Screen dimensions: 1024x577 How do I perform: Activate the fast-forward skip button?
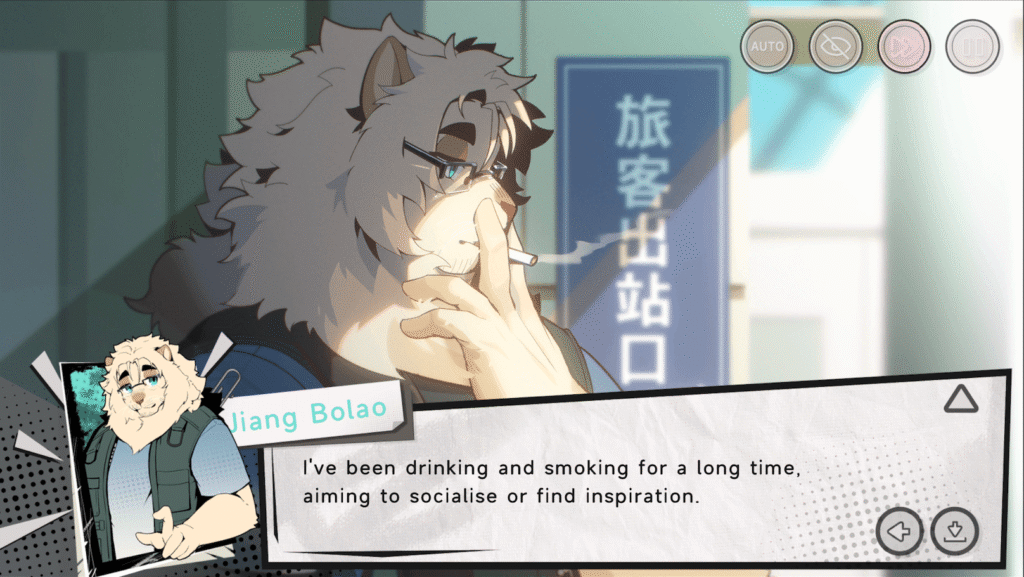[x=904, y=46]
